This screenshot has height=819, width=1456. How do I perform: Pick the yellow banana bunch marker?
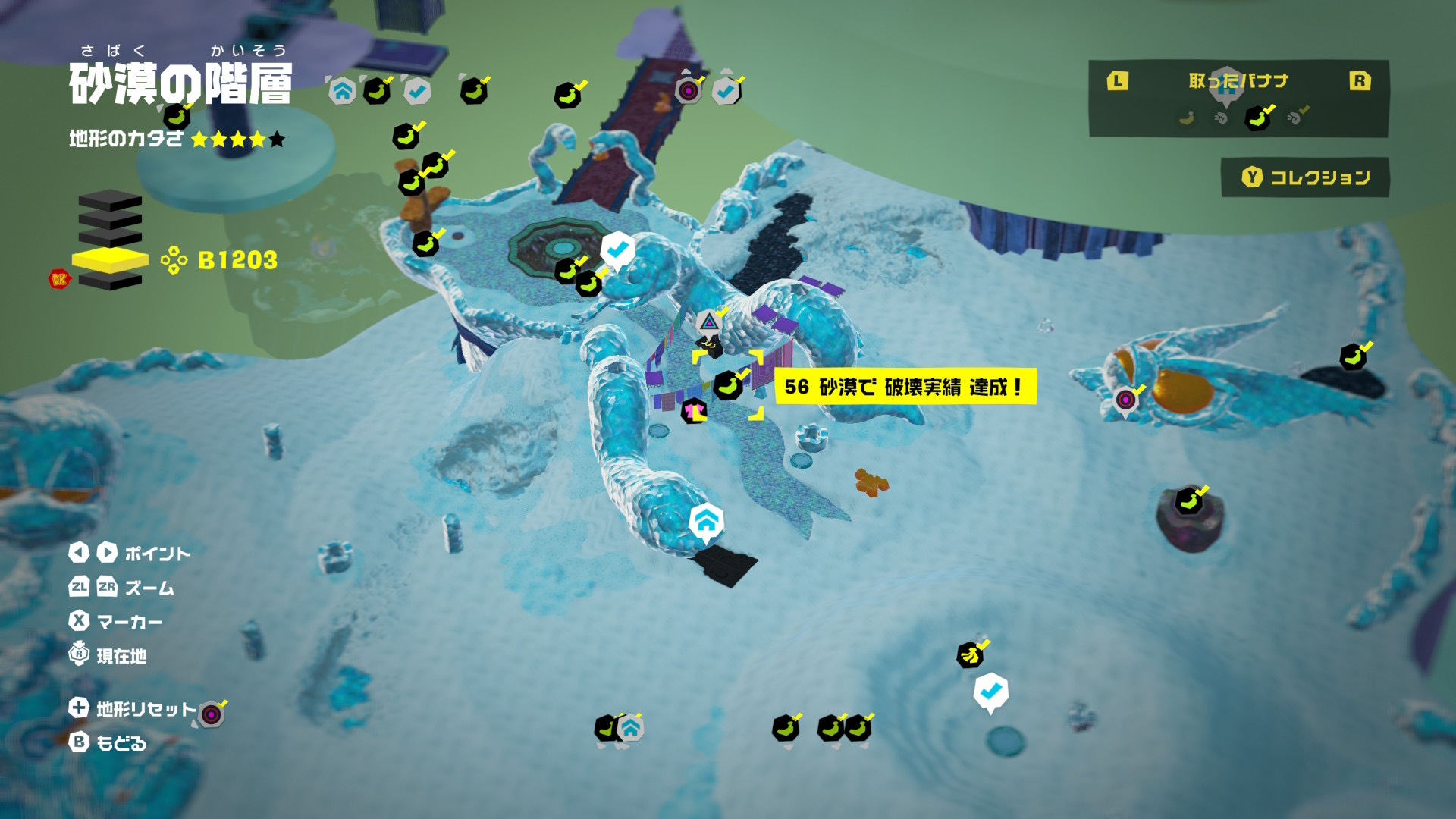970,654
